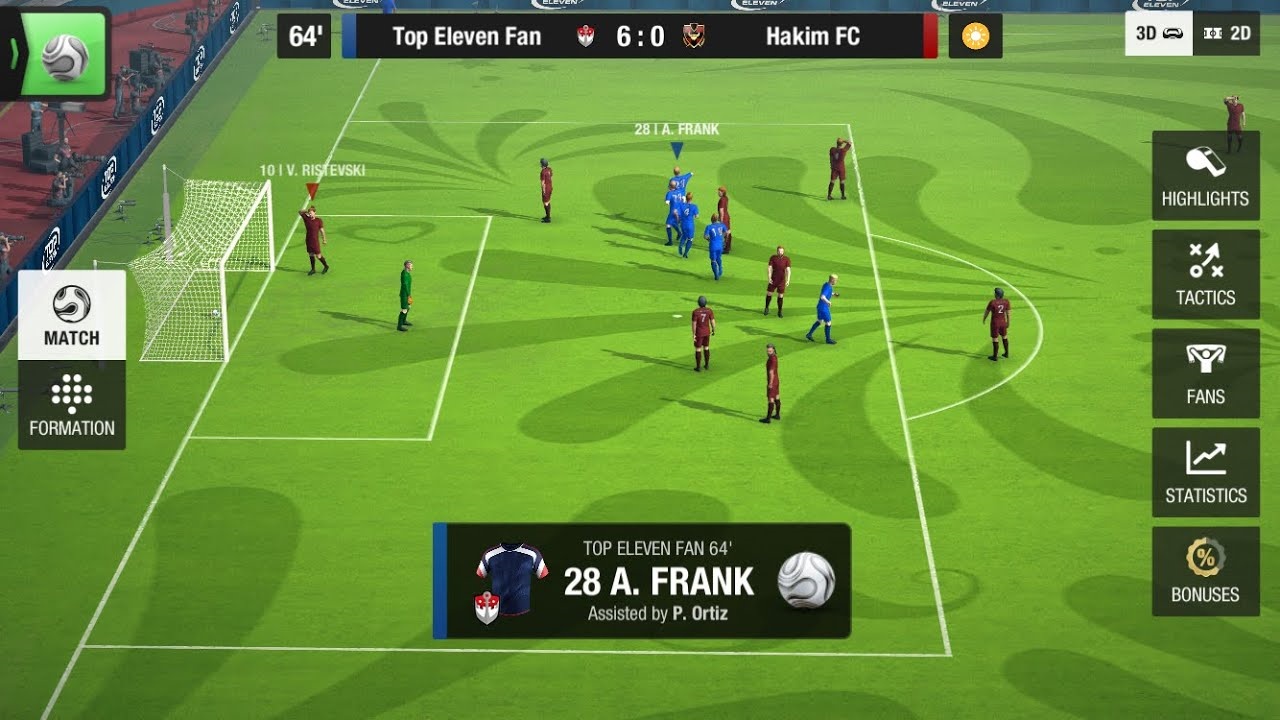Show the Fans panel
Image resolution: width=1280 pixels, height=720 pixels.
pyautogui.click(x=1205, y=374)
